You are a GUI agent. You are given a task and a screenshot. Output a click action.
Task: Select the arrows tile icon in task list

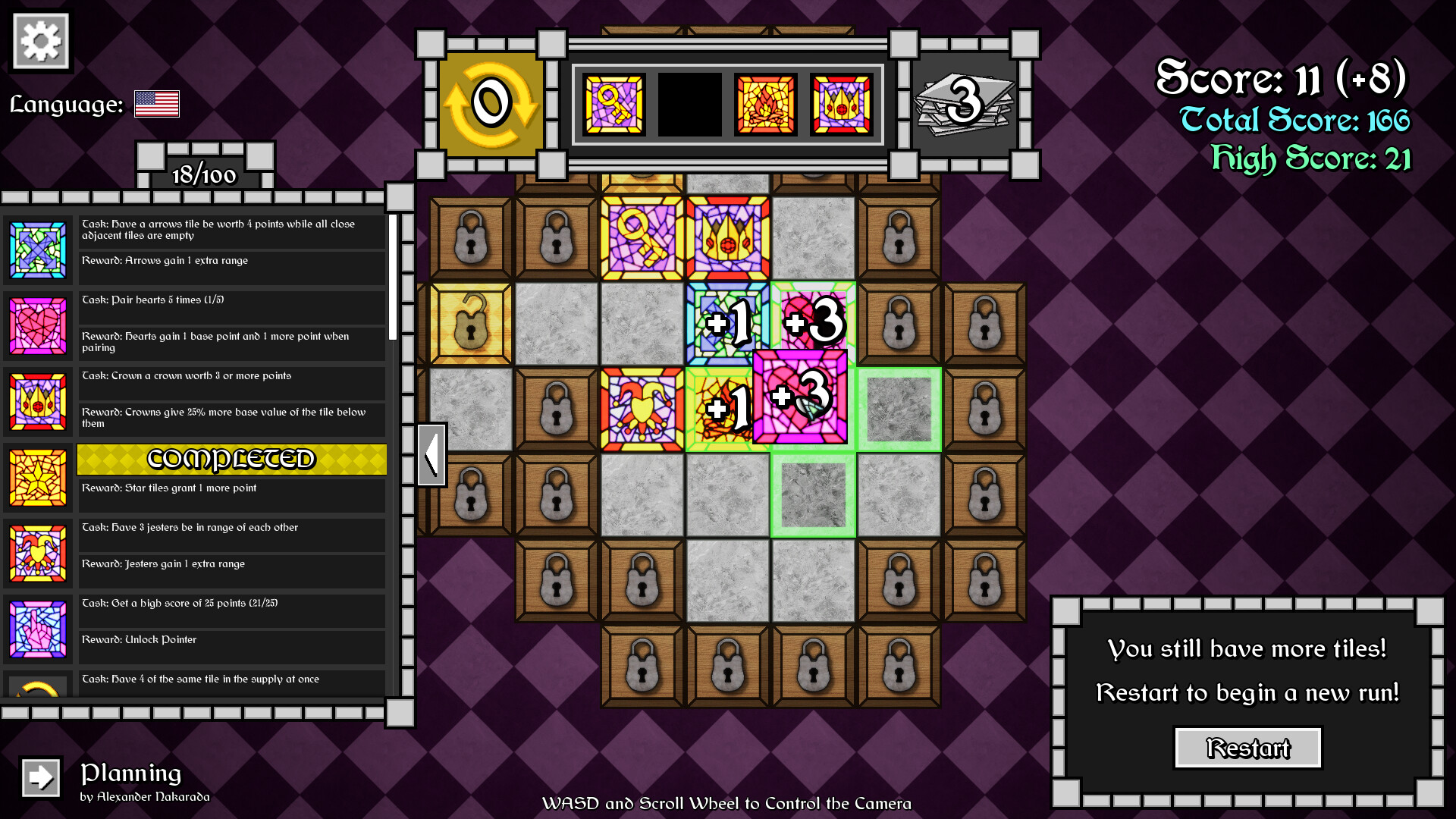38,250
